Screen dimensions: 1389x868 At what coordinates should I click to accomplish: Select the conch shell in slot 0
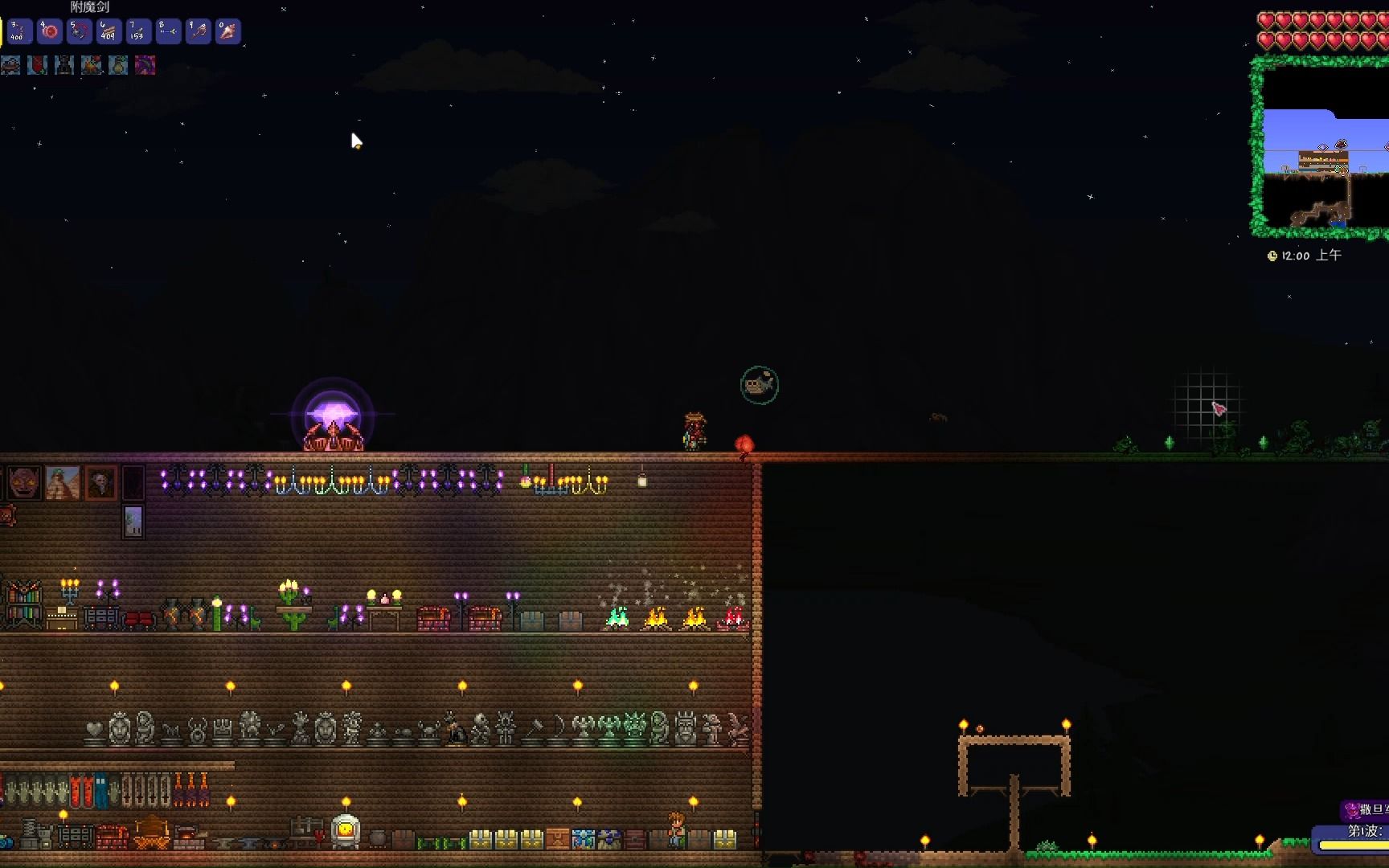(227, 31)
